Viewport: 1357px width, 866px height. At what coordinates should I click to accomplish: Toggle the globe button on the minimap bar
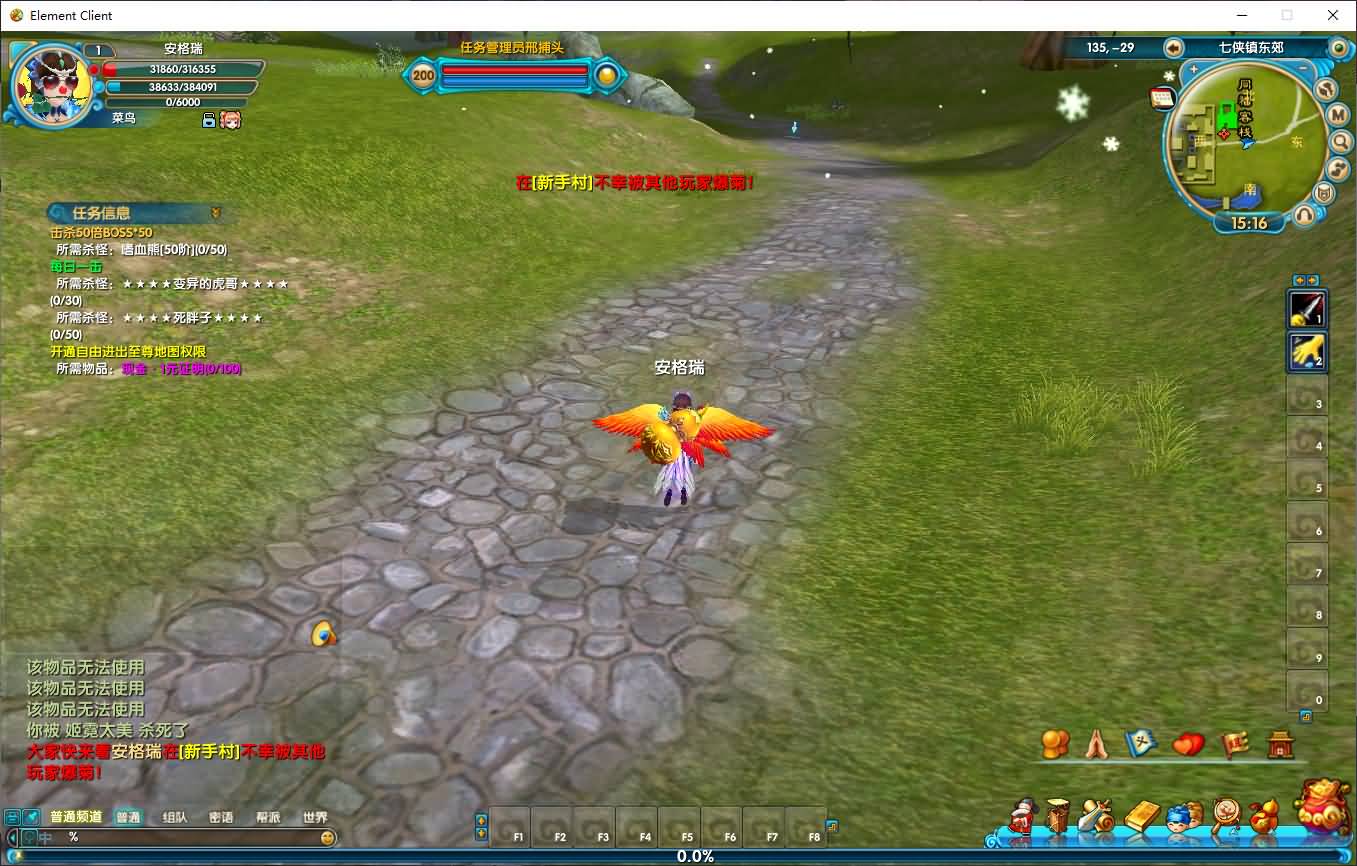tap(1325, 89)
